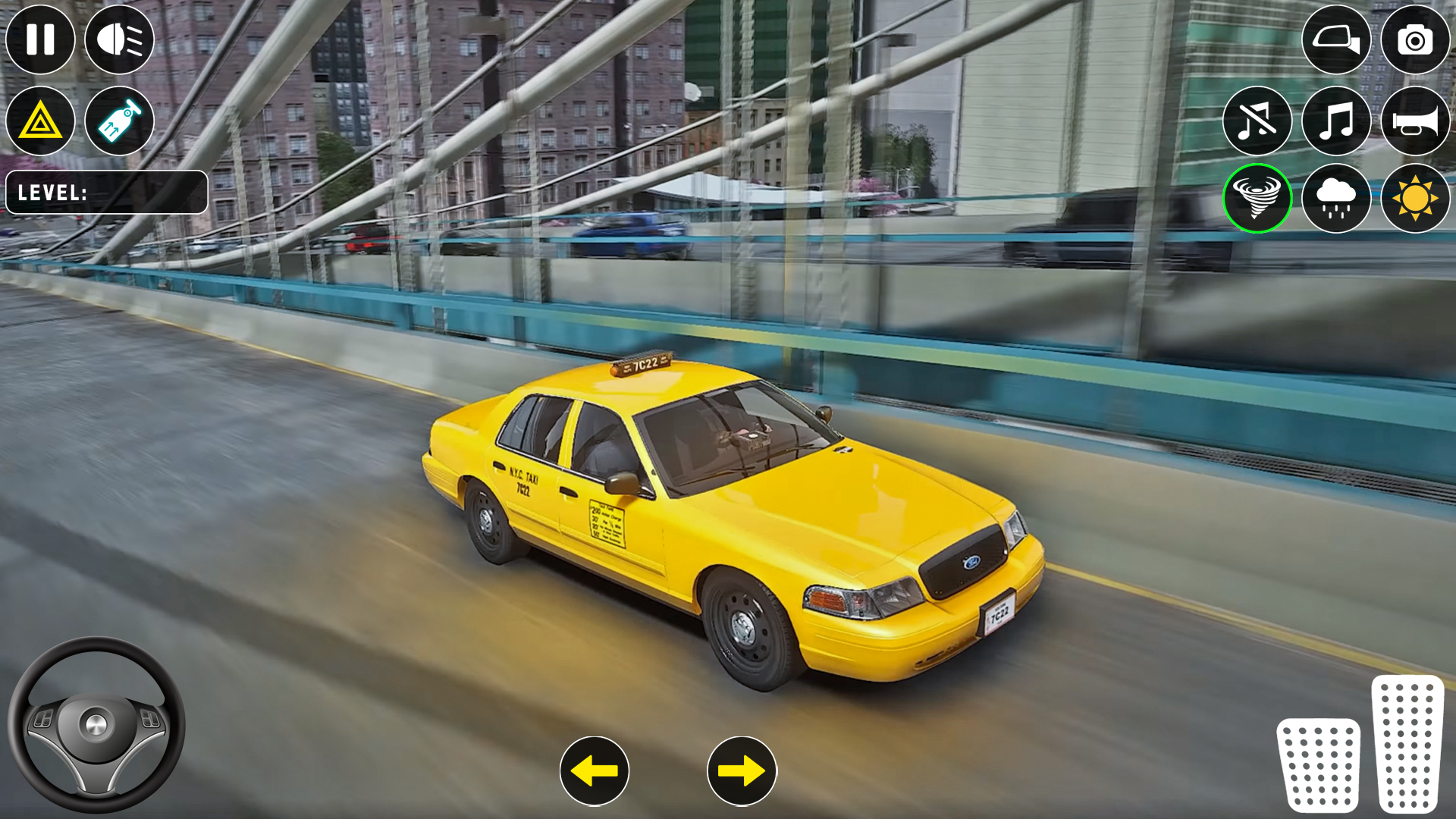Set the weather to sunny

pos(1415,199)
